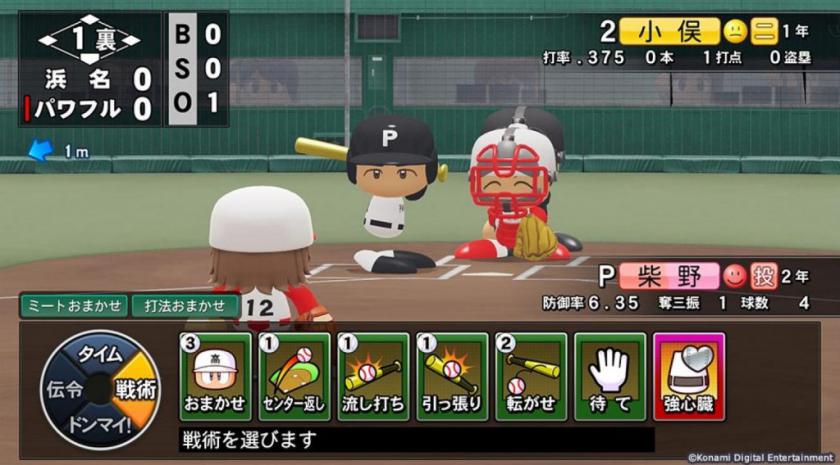Activate the 強心臓 skill card
The height and width of the screenshot is (465, 840).
689,377
